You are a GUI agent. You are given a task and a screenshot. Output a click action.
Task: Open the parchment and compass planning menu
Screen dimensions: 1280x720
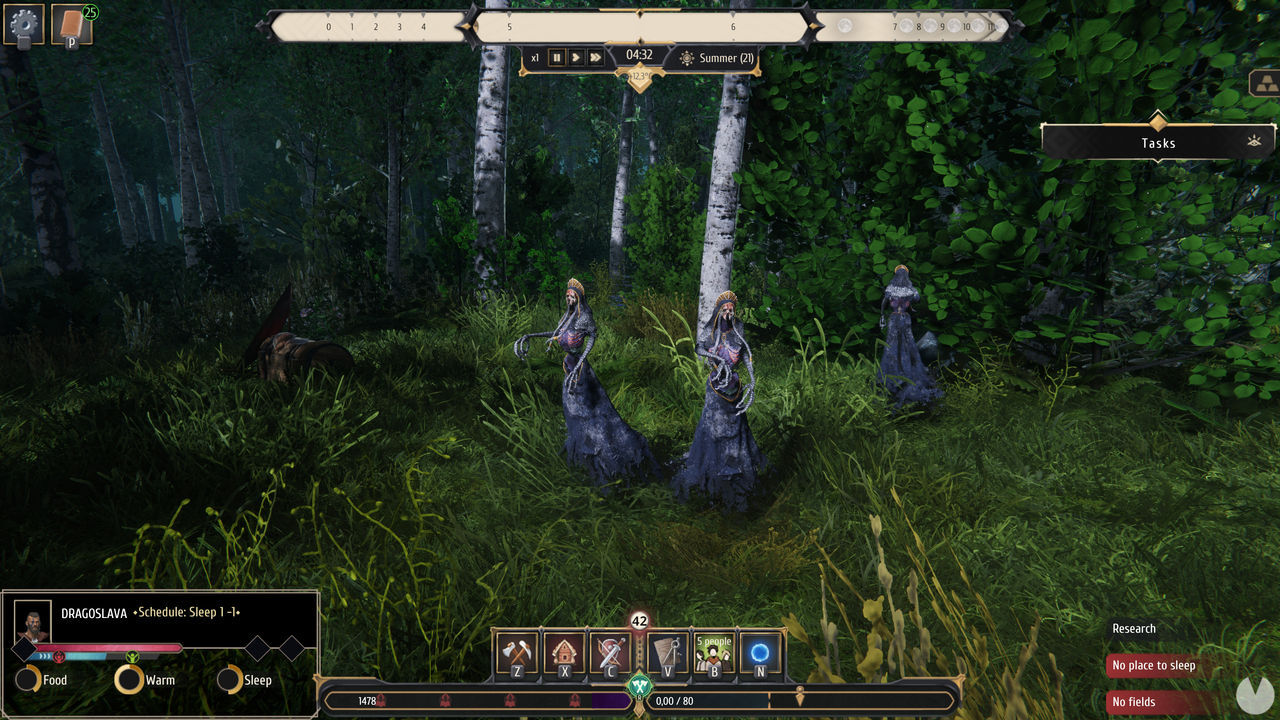(x=667, y=653)
